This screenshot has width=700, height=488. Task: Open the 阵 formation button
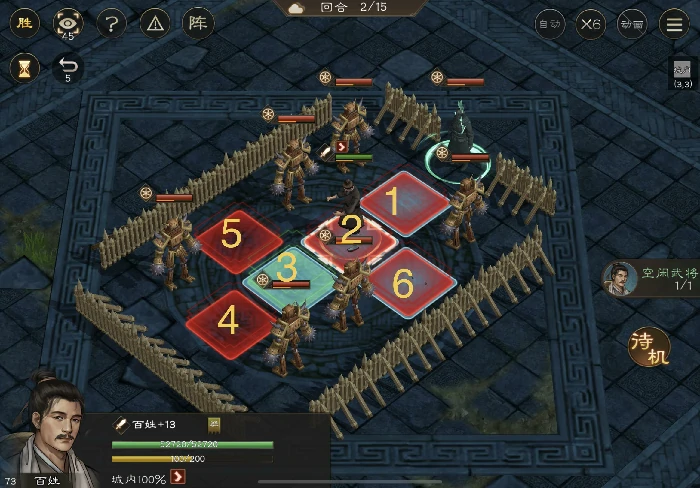coord(197,23)
